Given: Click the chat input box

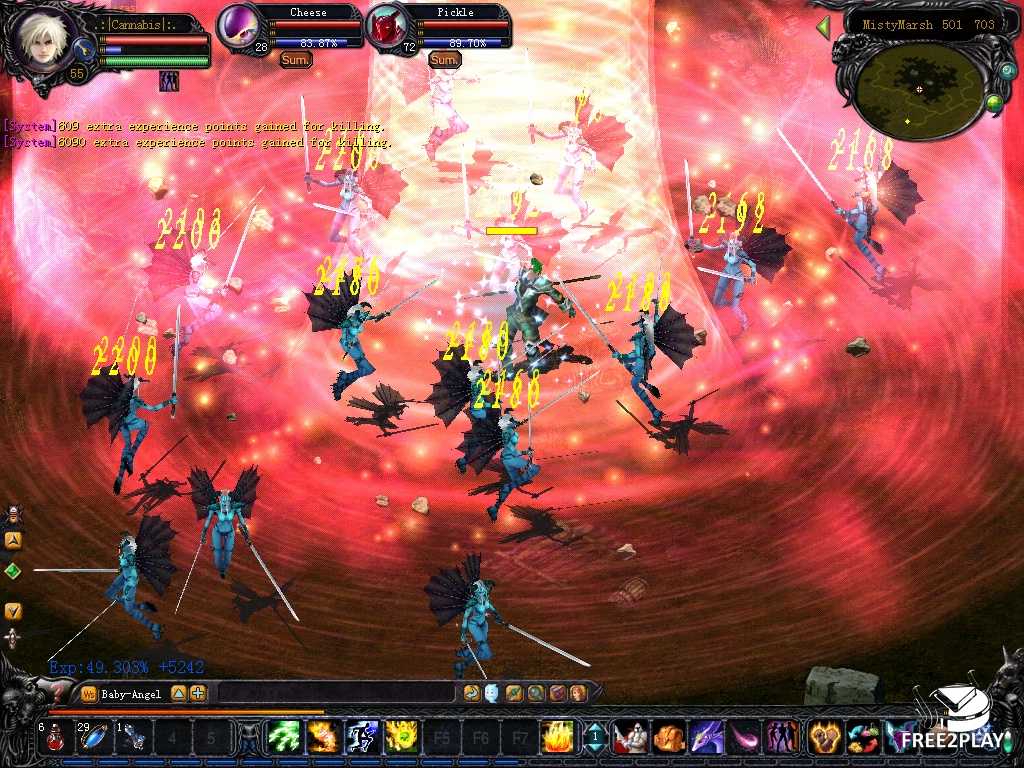Looking at the screenshot, I should (335, 693).
